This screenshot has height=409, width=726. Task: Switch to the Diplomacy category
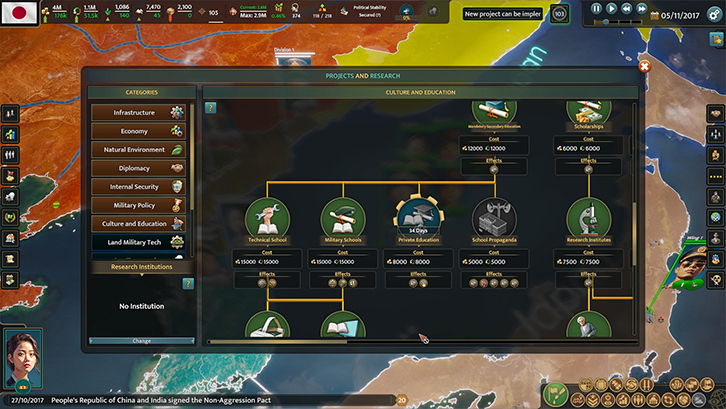tap(140, 168)
